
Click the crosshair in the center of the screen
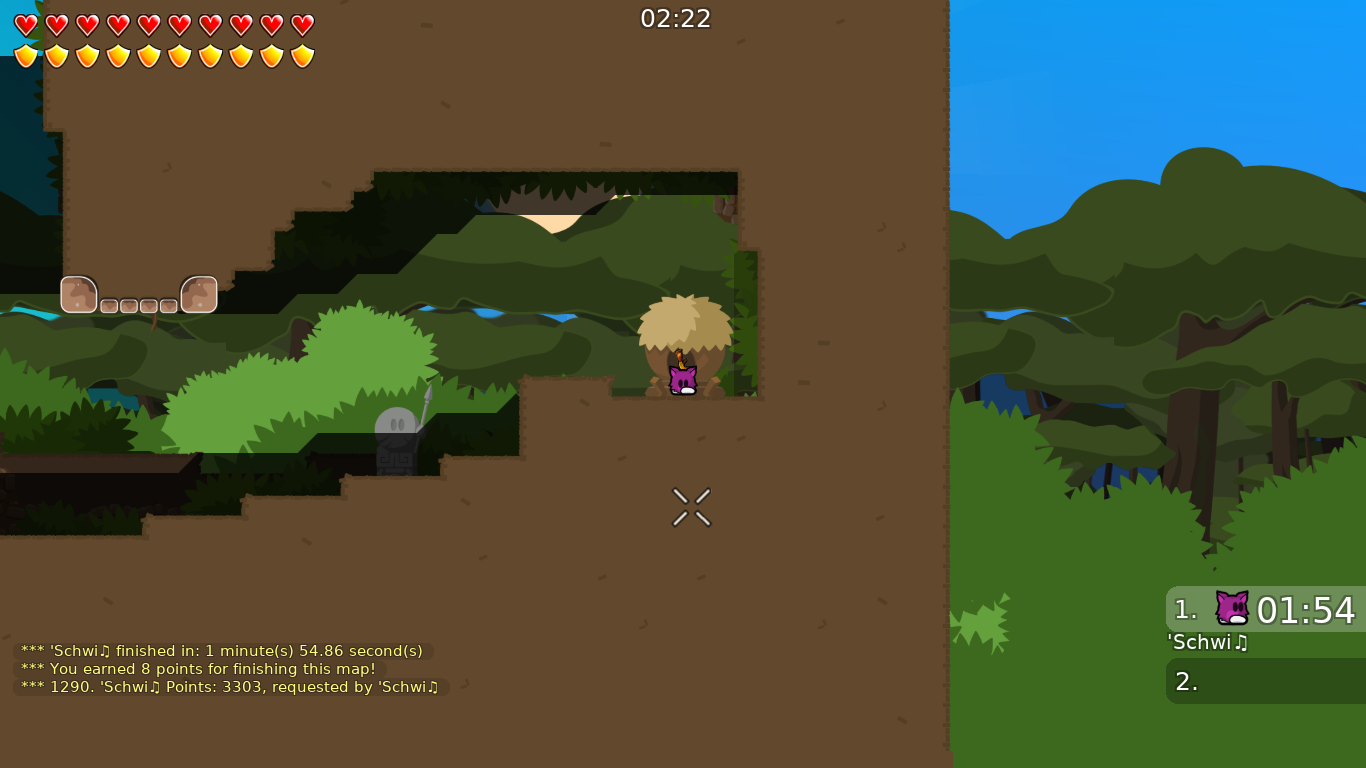coord(691,507)
